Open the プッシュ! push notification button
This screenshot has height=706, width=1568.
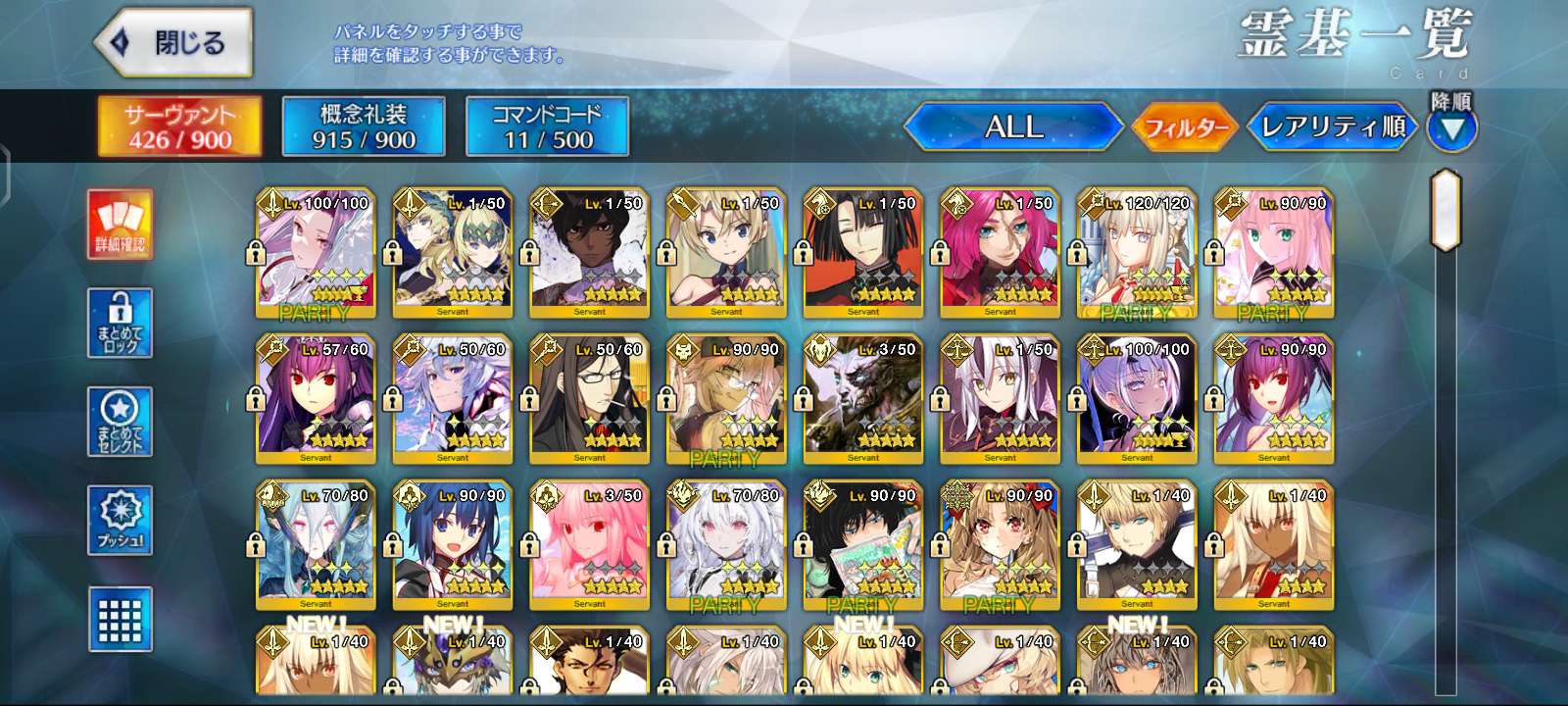pyautogui.click(x=120, y=521)
